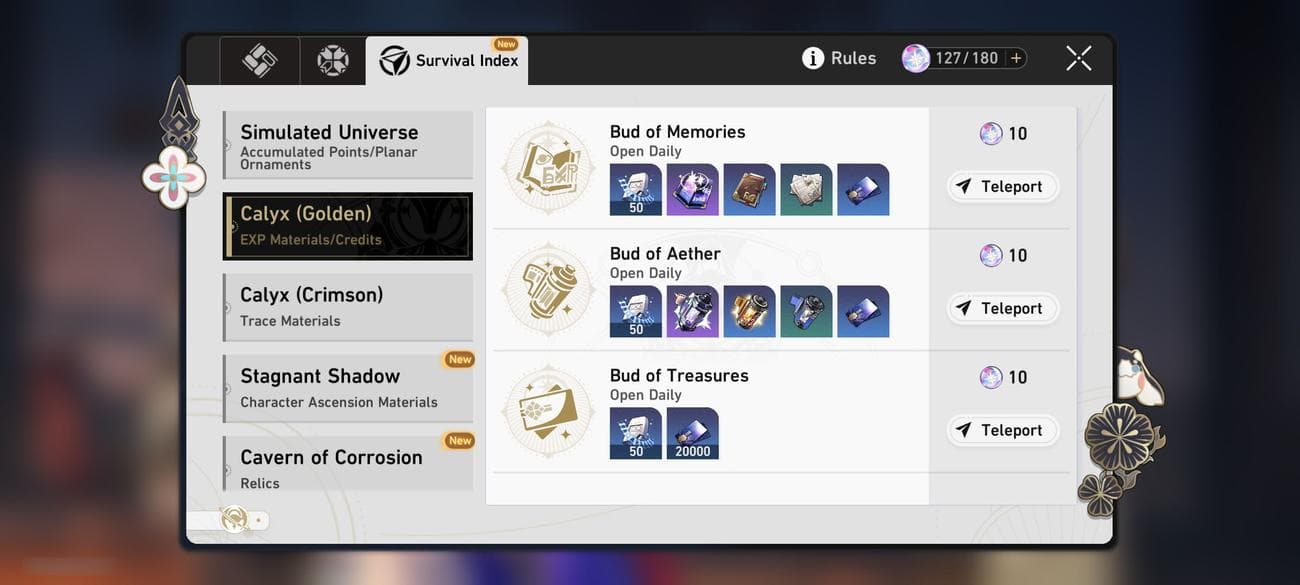The height and width of the screenshot is (585, 1300).
Task: Inspect the golden aether reward in Bud of Aether
Action: tap(749, 311)
